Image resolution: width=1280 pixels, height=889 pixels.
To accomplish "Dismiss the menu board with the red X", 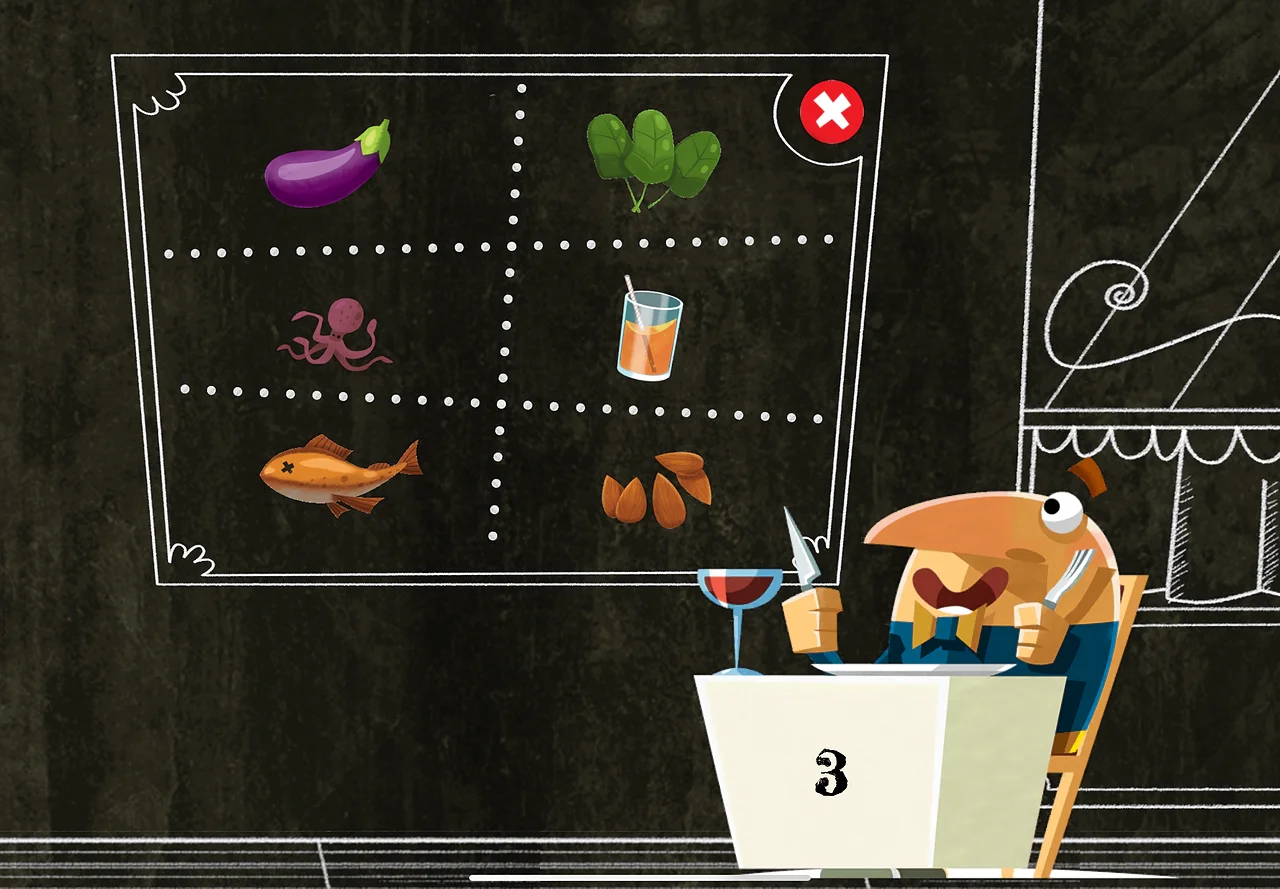I will 829,111.
